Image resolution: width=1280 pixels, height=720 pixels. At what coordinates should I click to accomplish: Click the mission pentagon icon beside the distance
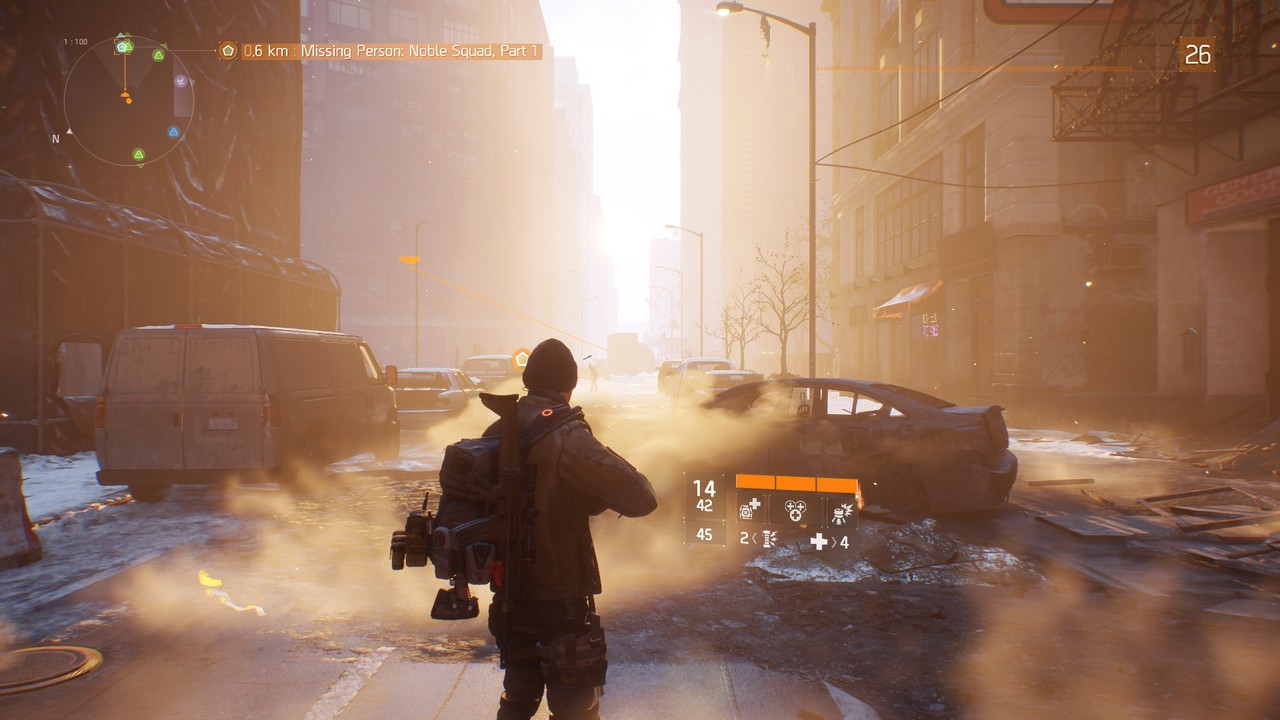[228, 50]
